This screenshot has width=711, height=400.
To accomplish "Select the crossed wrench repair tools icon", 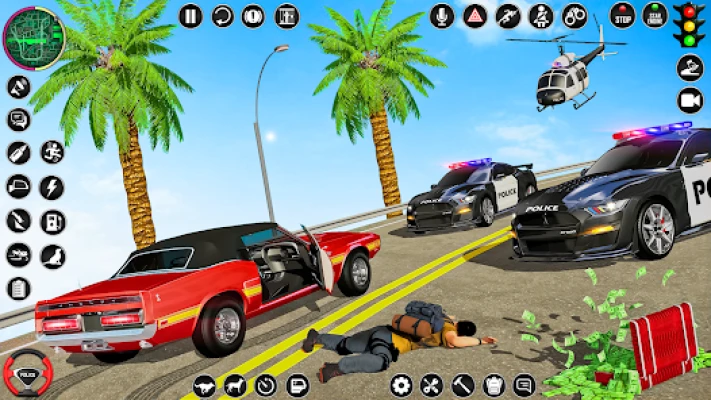I will click(x=432, y=384).
